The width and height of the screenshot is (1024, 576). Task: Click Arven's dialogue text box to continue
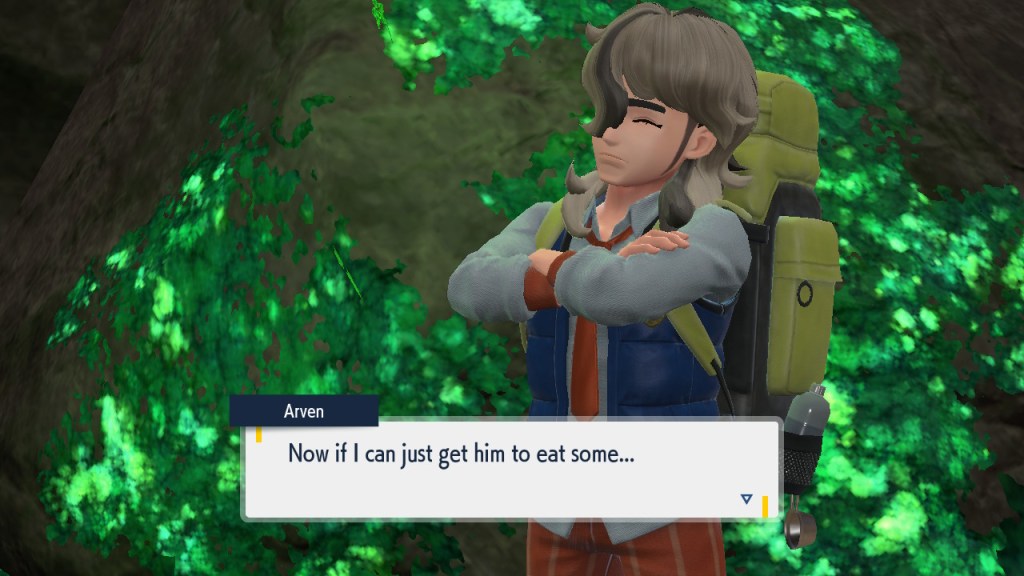point(510,469)
